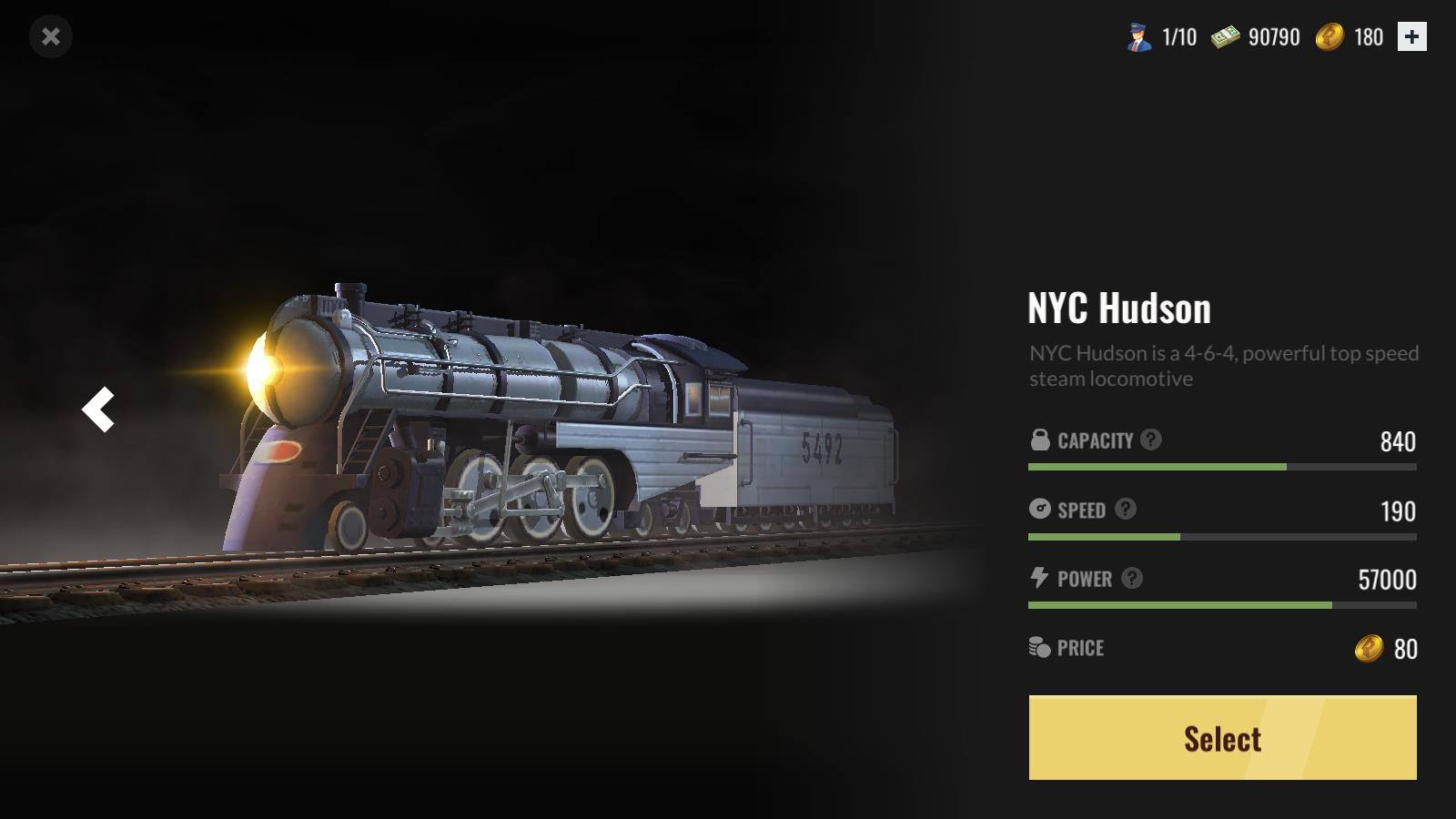
Task: Open the Speed help tooltip
Action: [1126, 509]
